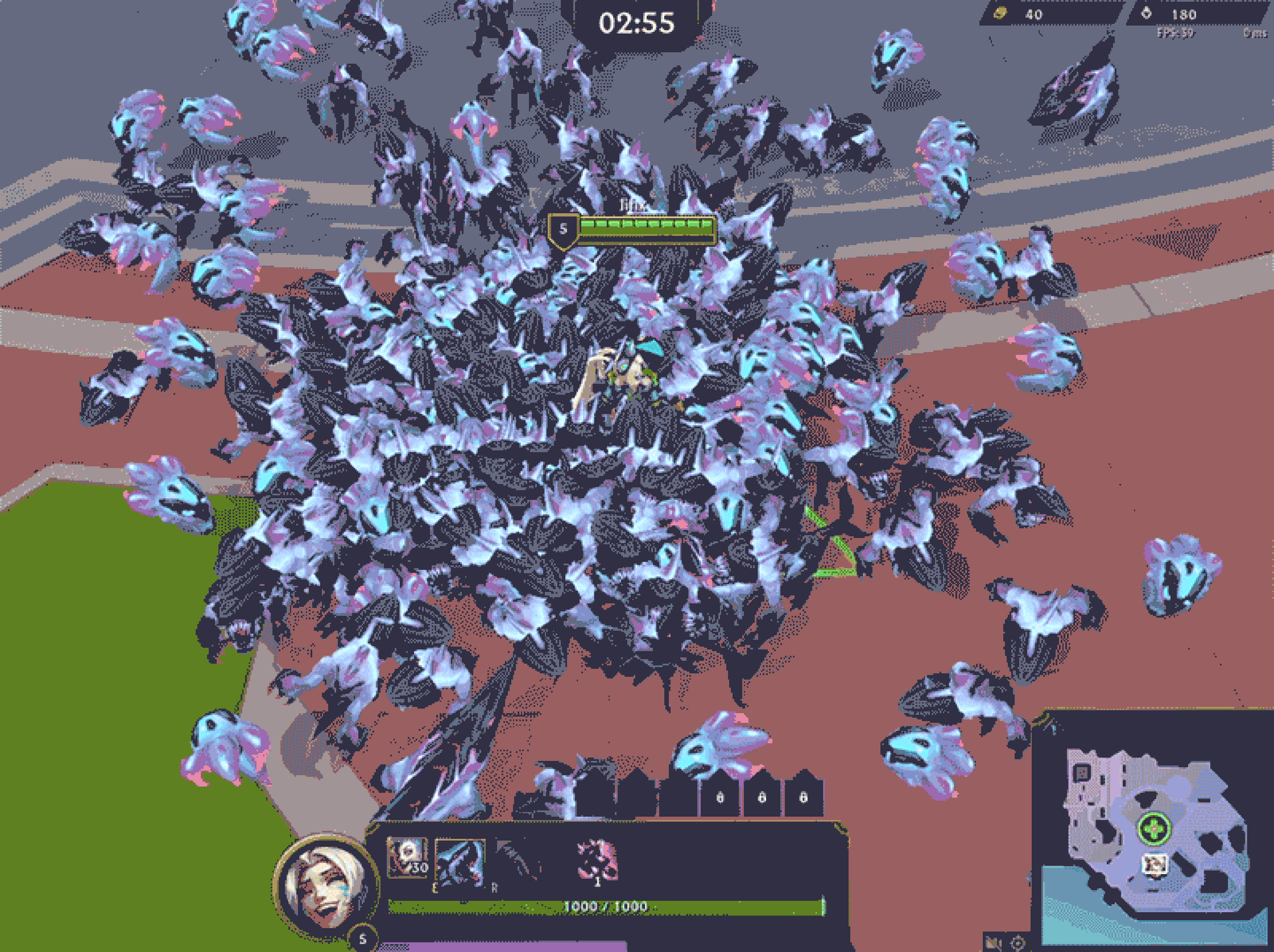Click the crosshair target icon beside minimap

pyautogui.click(x=1017, y=943)
